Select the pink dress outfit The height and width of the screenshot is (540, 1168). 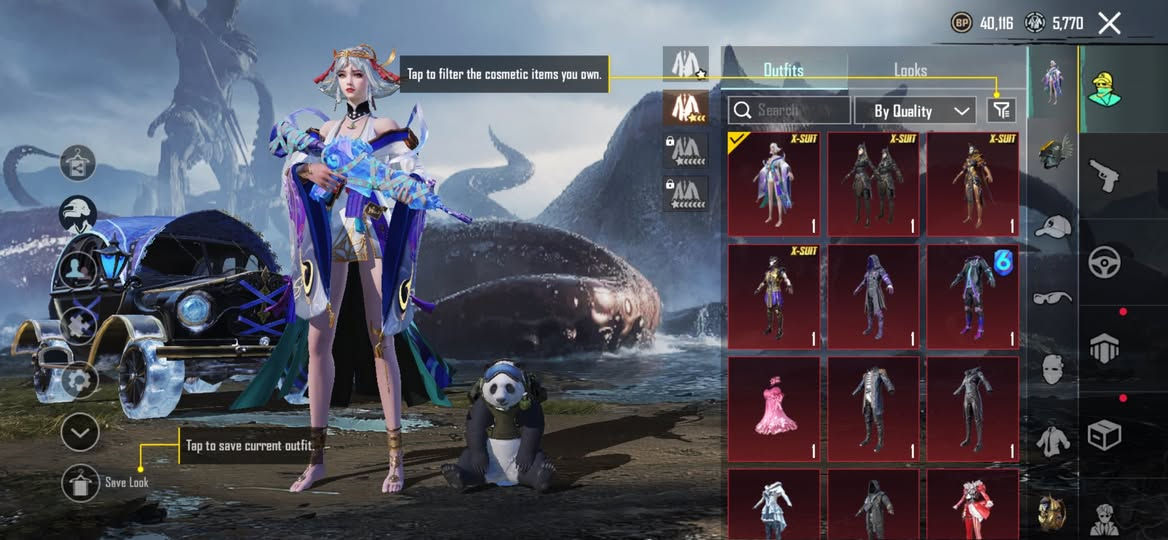pyautogui.click(x=773, y=410)
